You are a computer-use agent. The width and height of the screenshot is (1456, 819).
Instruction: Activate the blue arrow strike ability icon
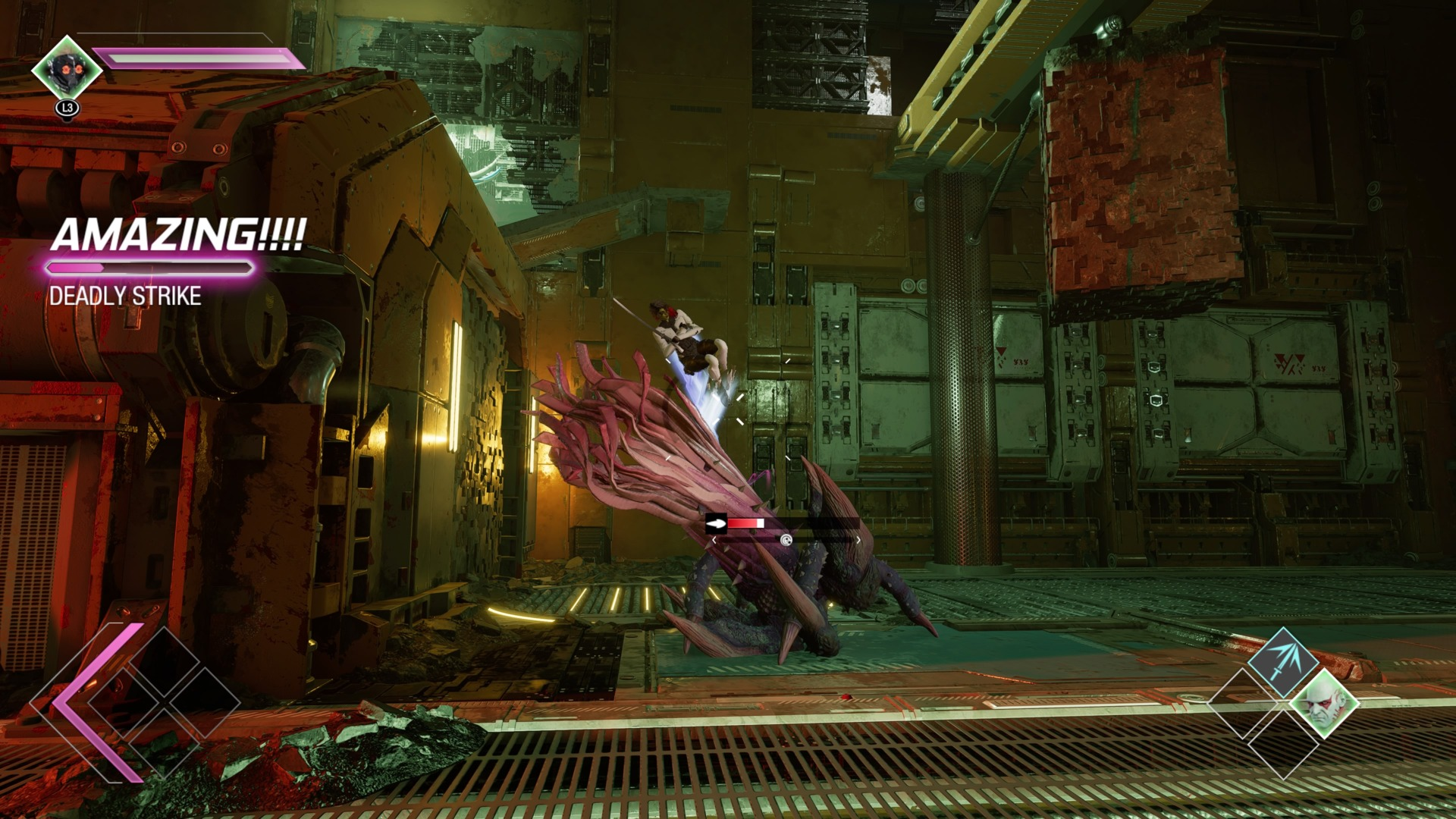1282,662
